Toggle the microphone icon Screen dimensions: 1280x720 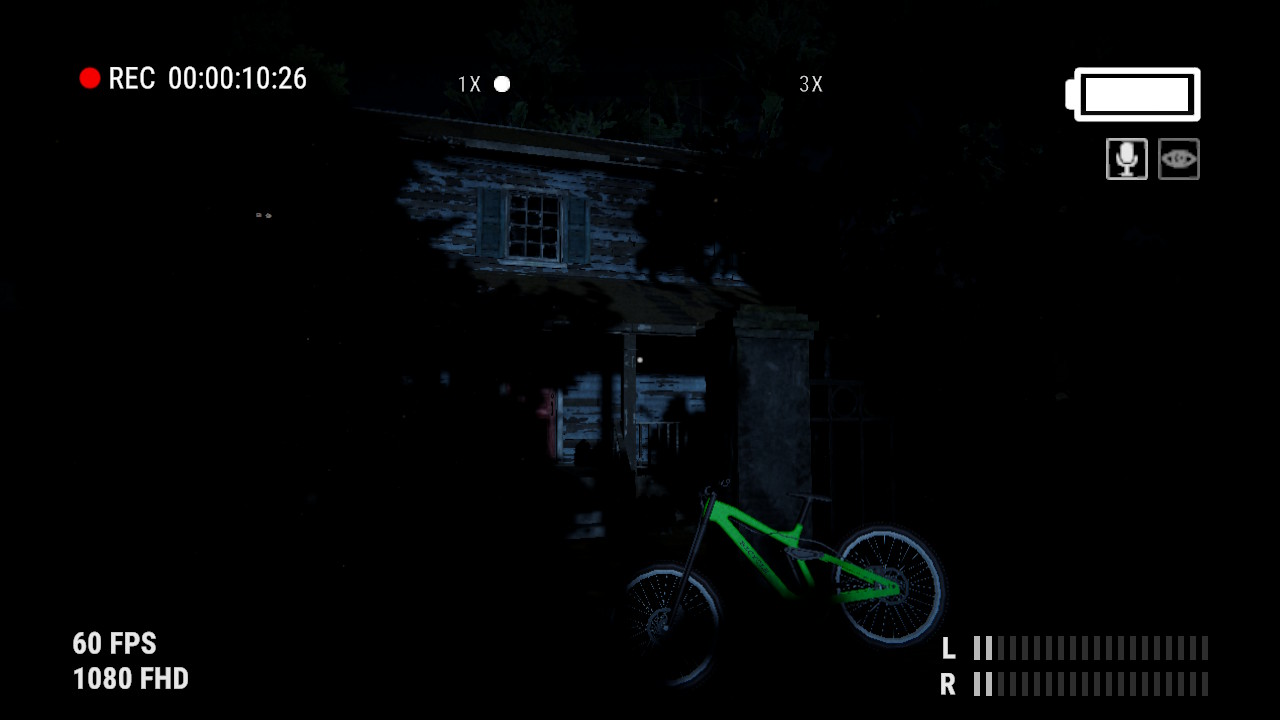(1126, 159)
